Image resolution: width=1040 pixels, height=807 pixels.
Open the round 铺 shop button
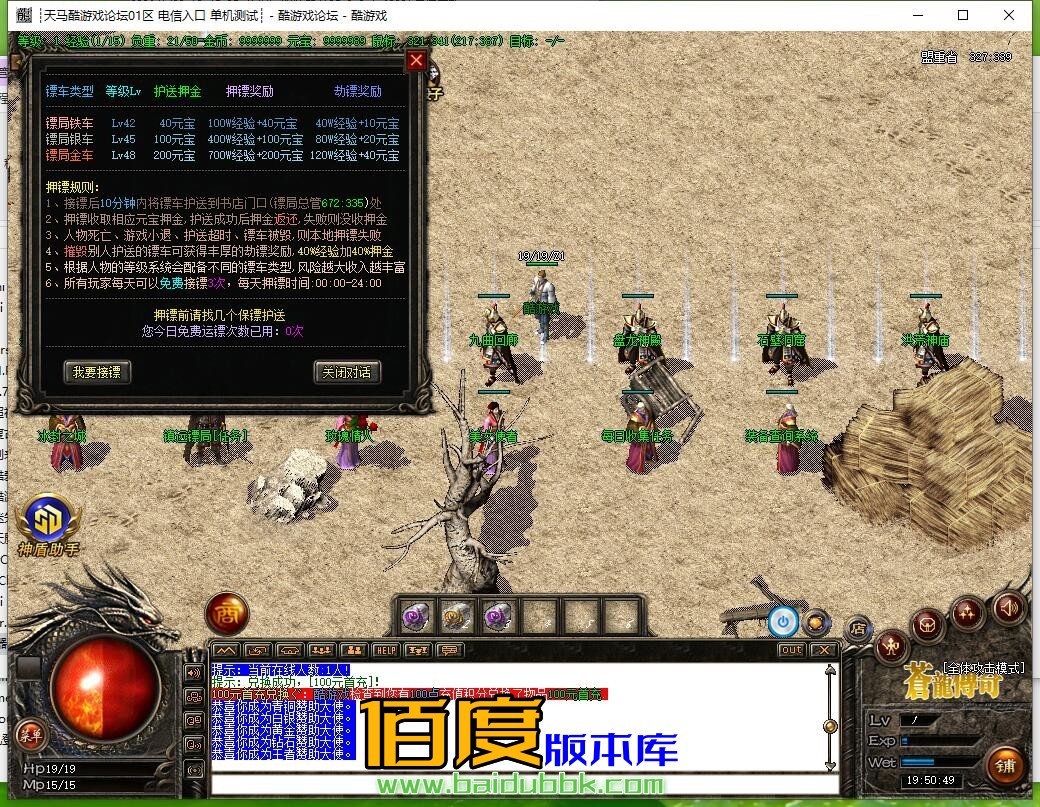(1004, 766)
